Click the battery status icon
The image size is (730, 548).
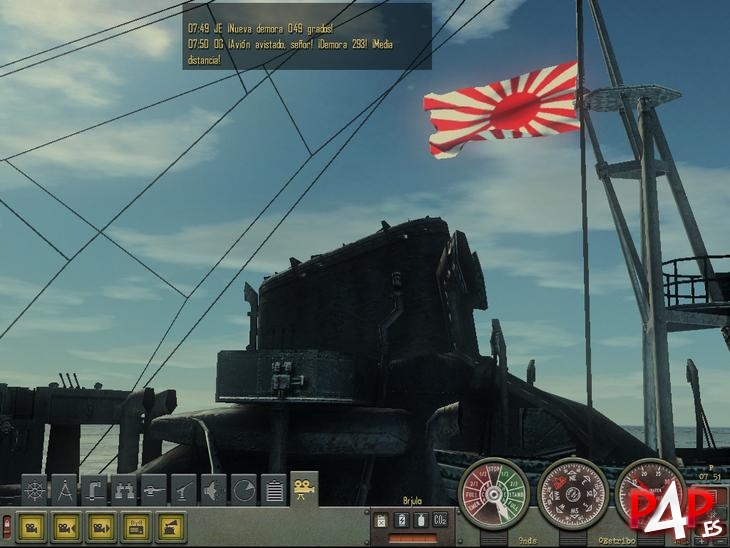pos(401,520)
